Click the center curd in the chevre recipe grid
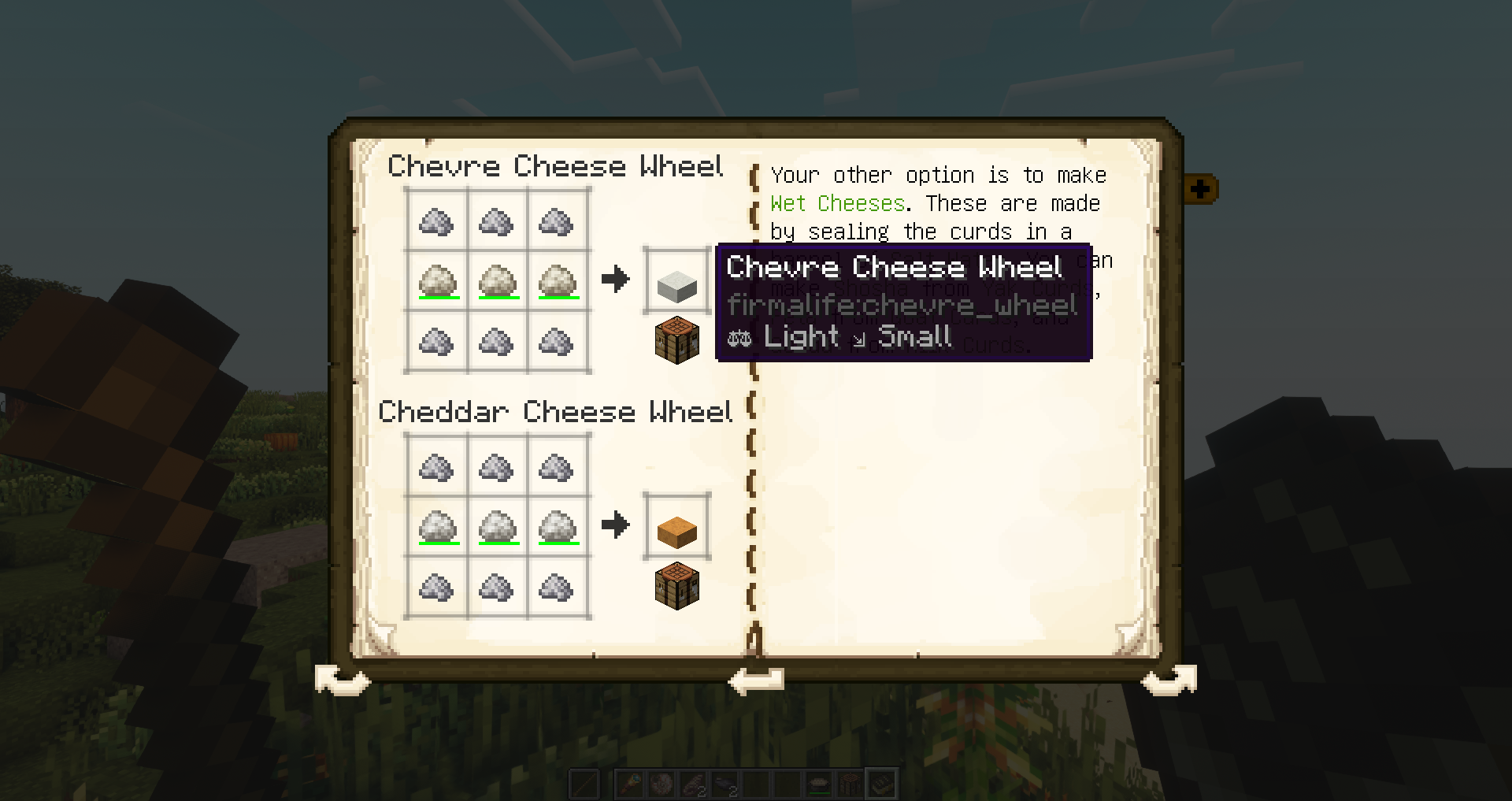The image size is (1512, 801). [x=496, y=281]
